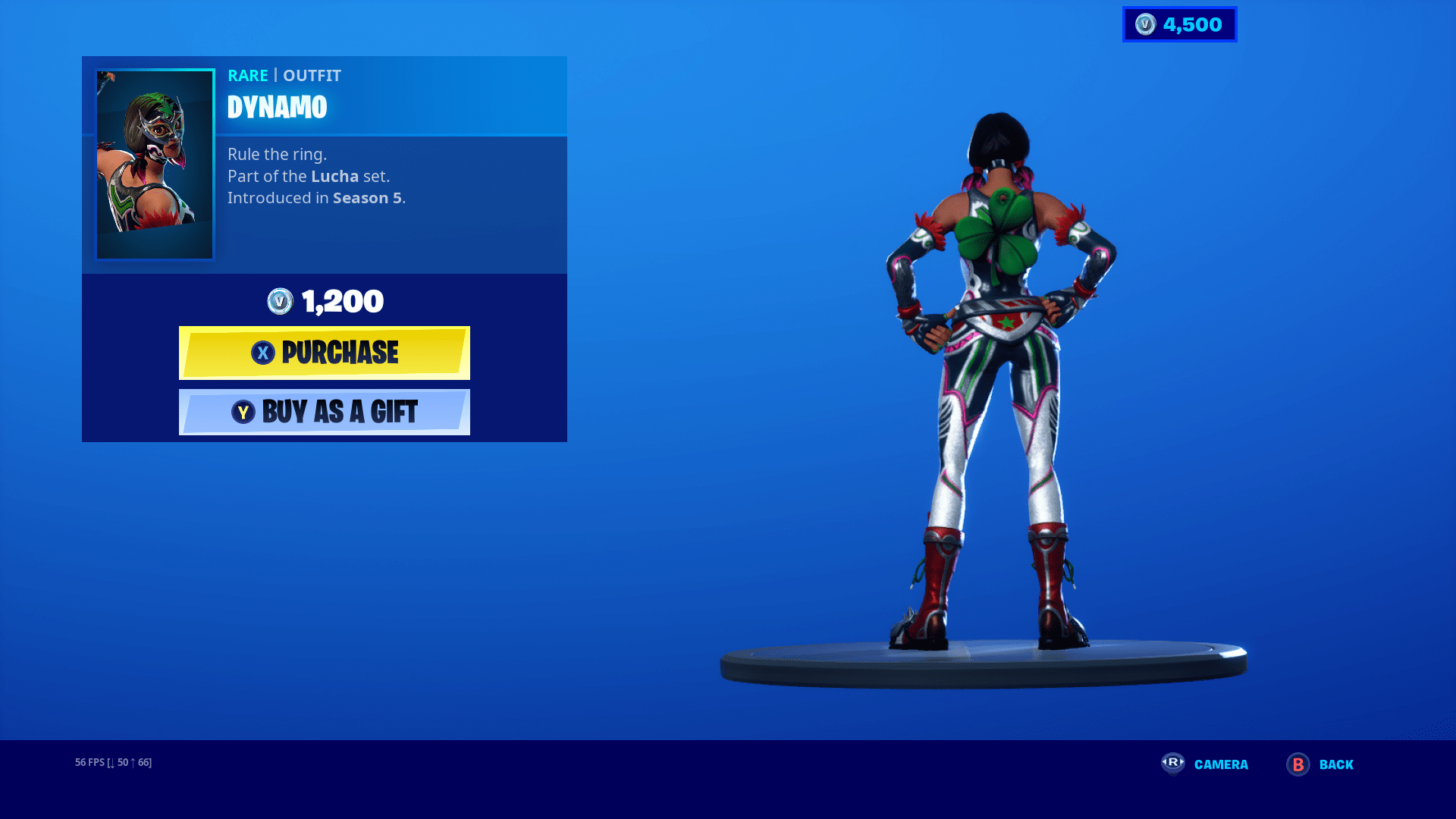Toggle the FPS counter readout
Screen dimensions: 1456x819
point(111,762)
